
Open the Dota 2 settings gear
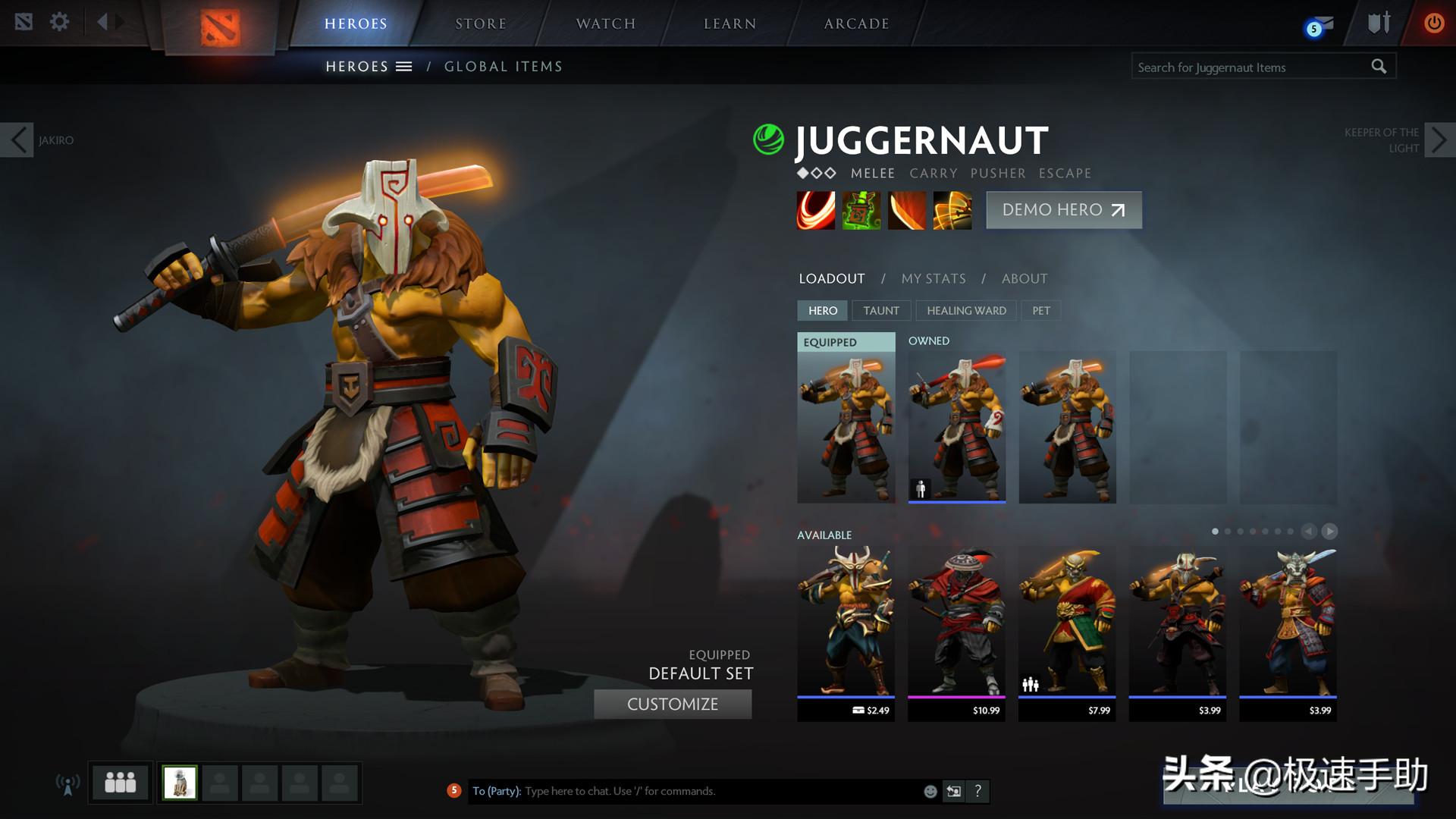59,21
